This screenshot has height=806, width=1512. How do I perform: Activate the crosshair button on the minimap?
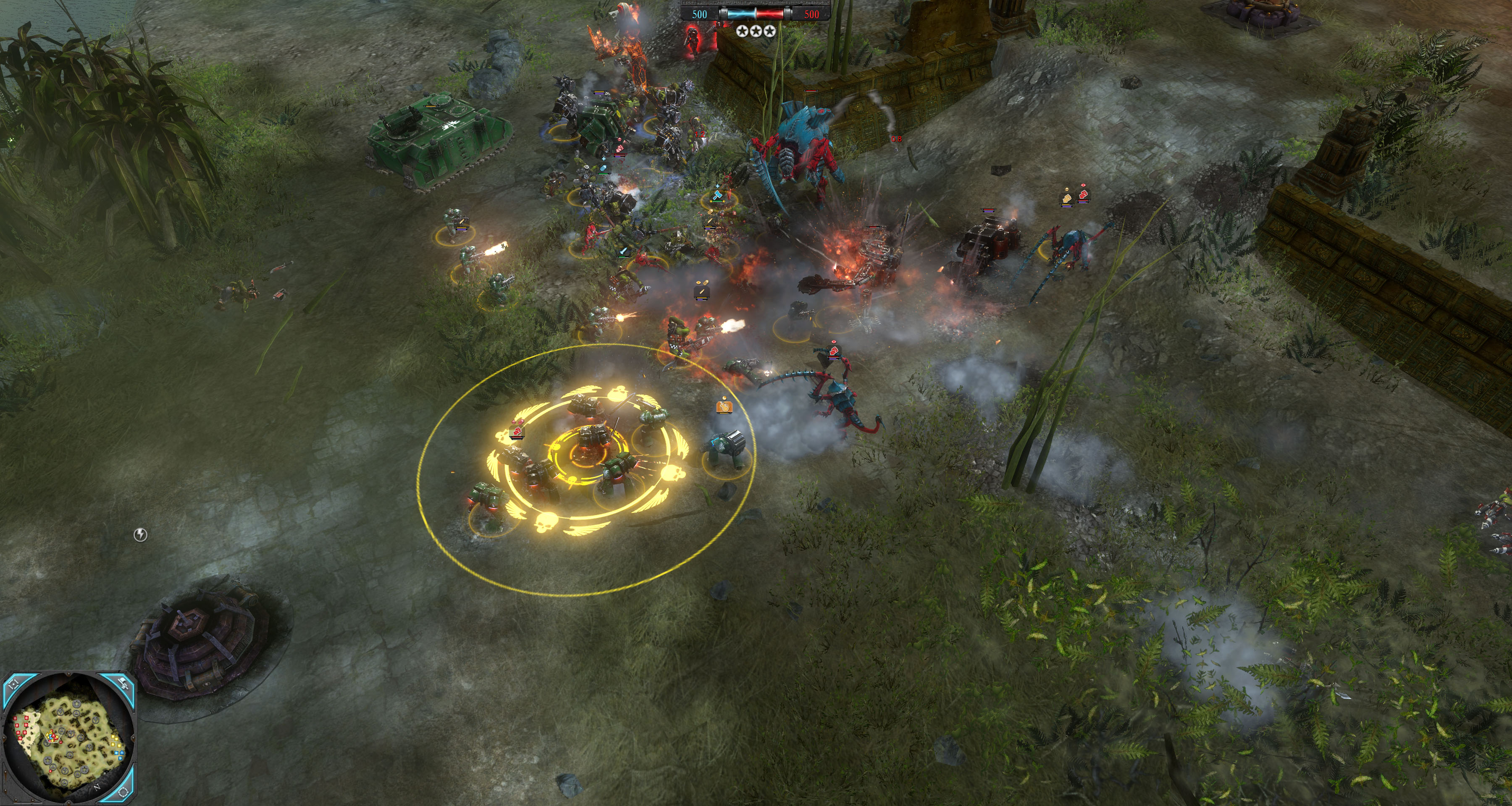13,684
